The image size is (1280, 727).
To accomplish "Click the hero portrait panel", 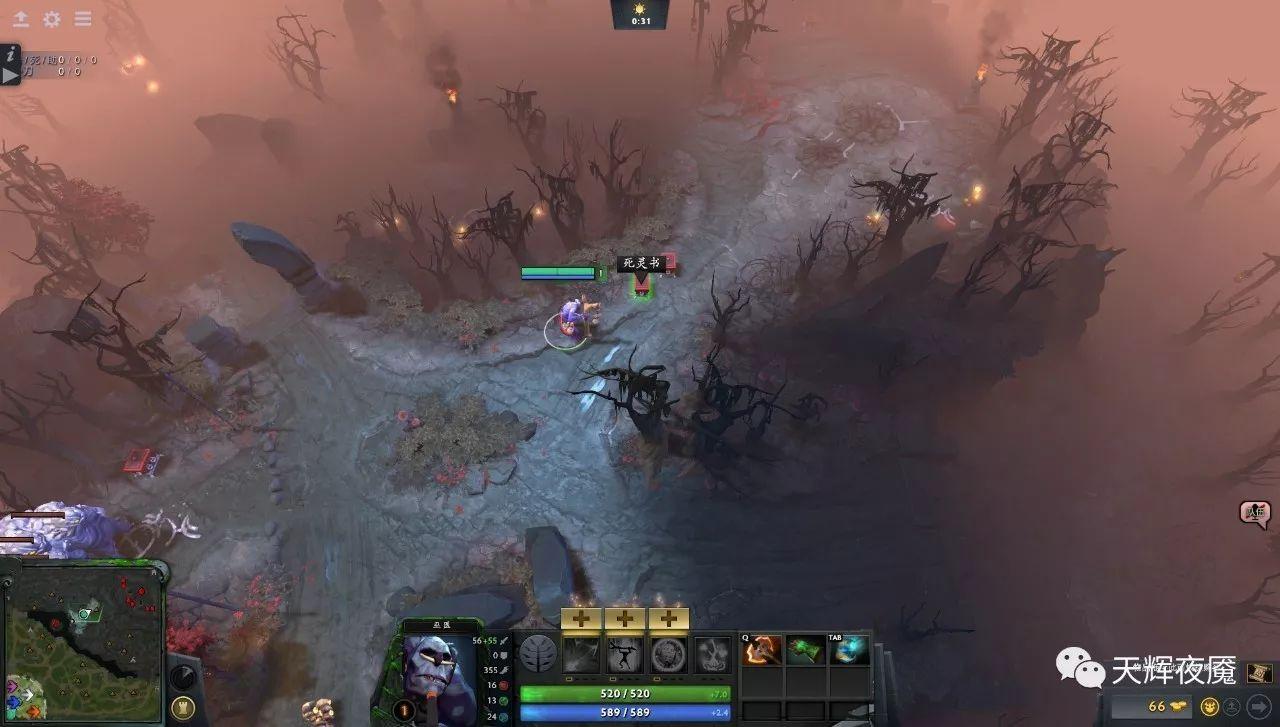I will 439,672.
